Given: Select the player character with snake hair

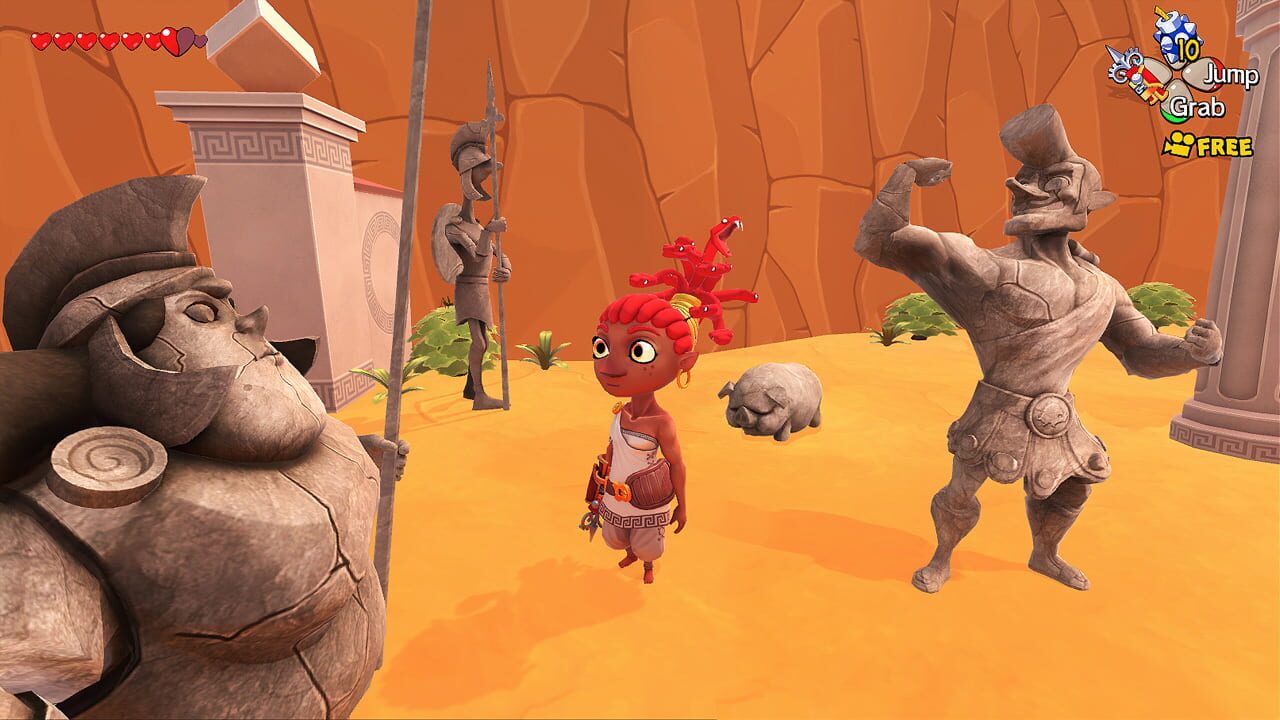Looking at the screenshot, I should click(x=640, y=430).
